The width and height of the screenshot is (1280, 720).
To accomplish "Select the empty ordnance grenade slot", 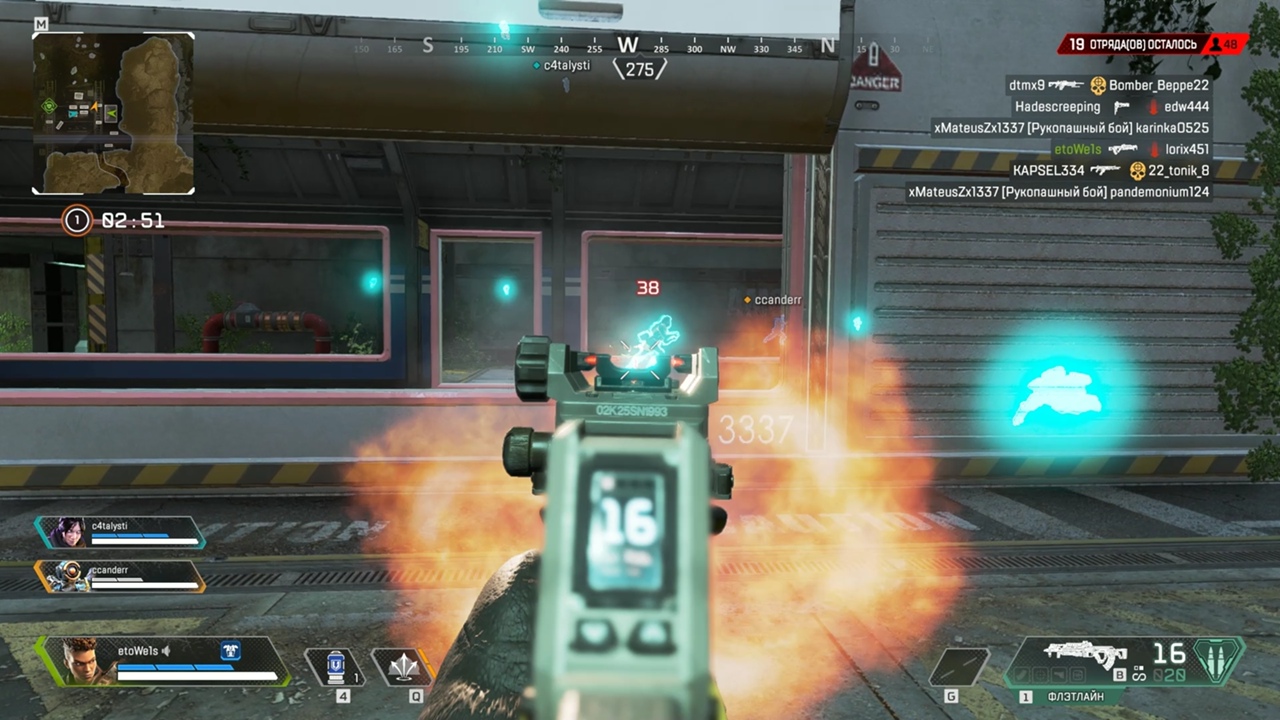I will tap(958, 667).
